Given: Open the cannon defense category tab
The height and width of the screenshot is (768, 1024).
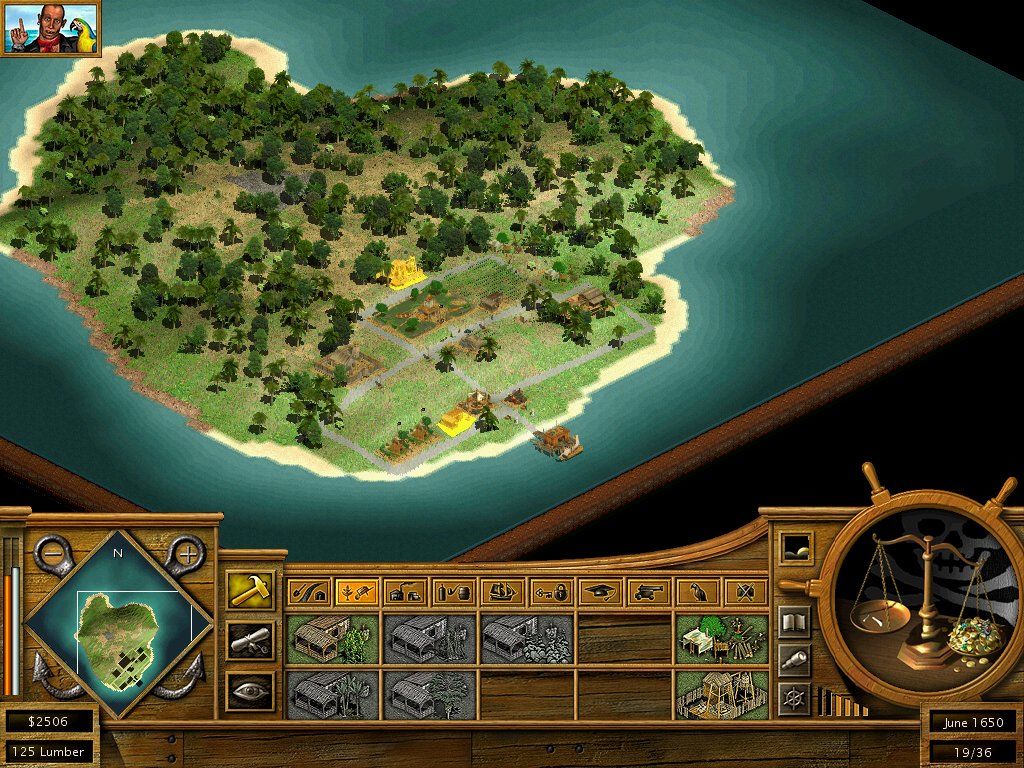Looking at the screenshot, I should [x=648, y=593].
